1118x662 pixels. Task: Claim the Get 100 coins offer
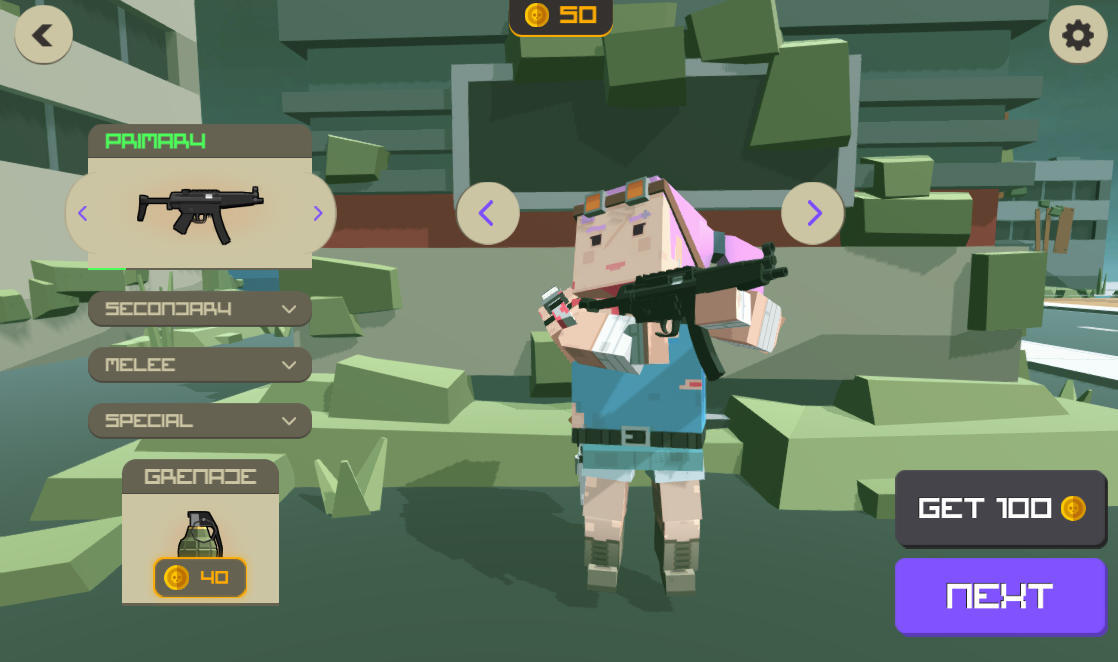[1000, 508]
